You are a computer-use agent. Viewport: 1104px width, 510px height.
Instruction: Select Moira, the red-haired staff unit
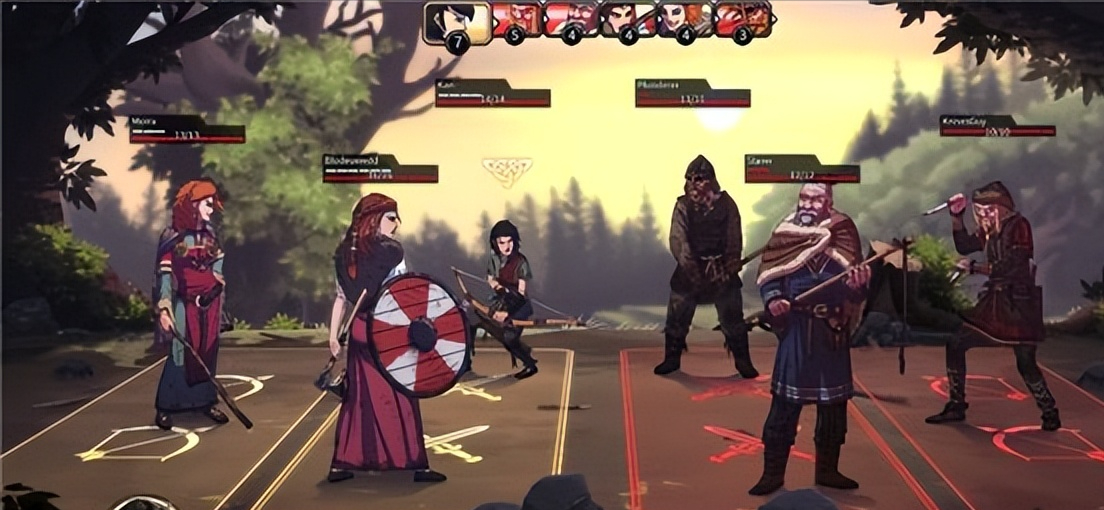[x=192, y=300]
